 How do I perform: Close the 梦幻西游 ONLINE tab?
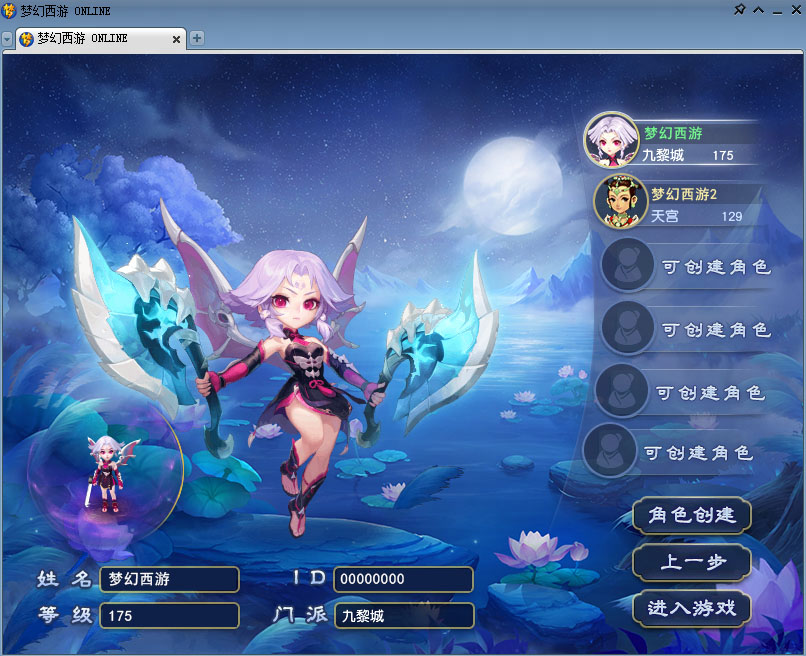click(x=177, y=39)
